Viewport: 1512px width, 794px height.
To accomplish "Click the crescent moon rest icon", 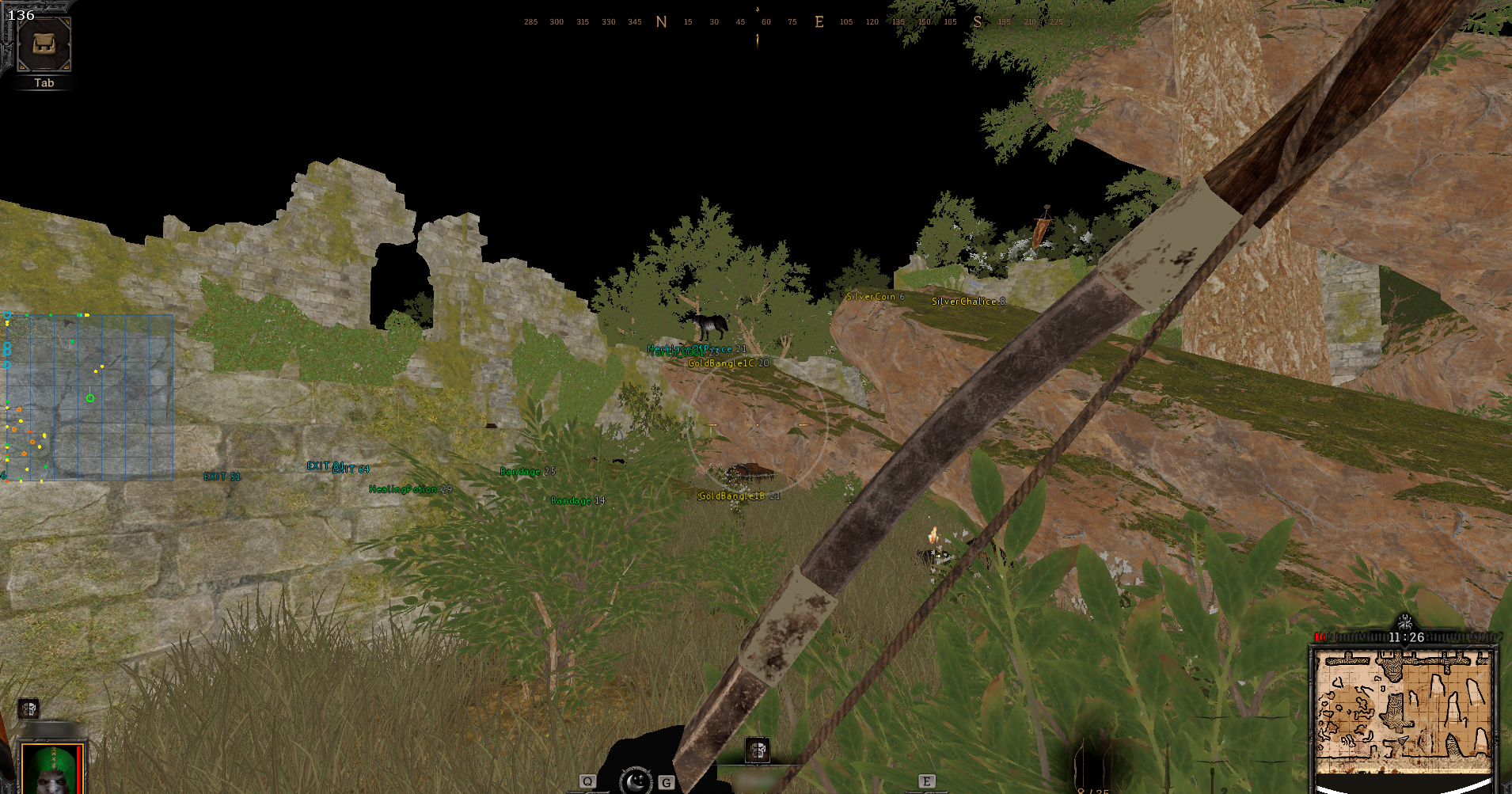I will pos(635,782).
